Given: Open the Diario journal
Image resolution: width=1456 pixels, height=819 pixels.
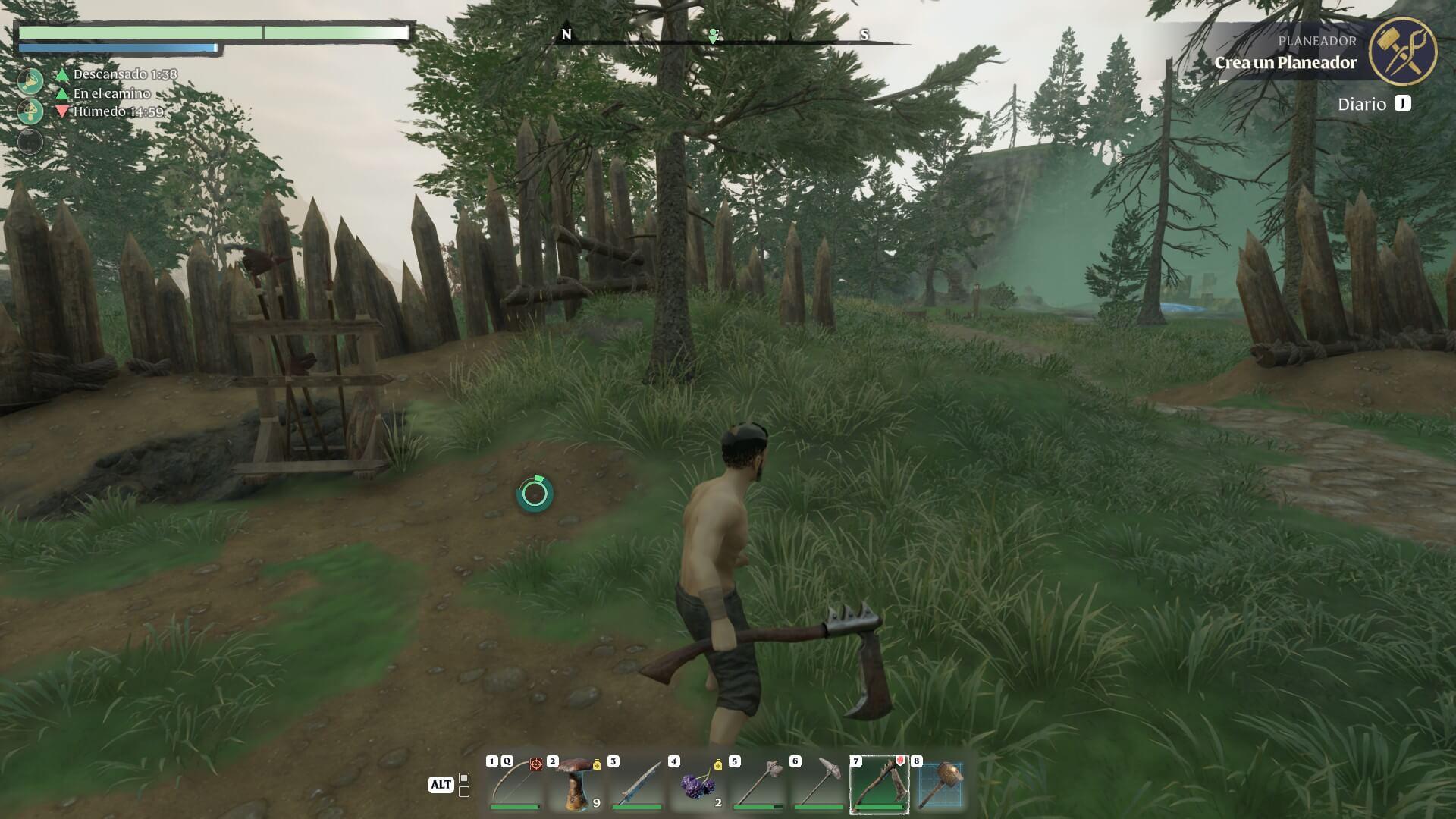Looking at the screenshot, I should click(x=1373, y=104).
